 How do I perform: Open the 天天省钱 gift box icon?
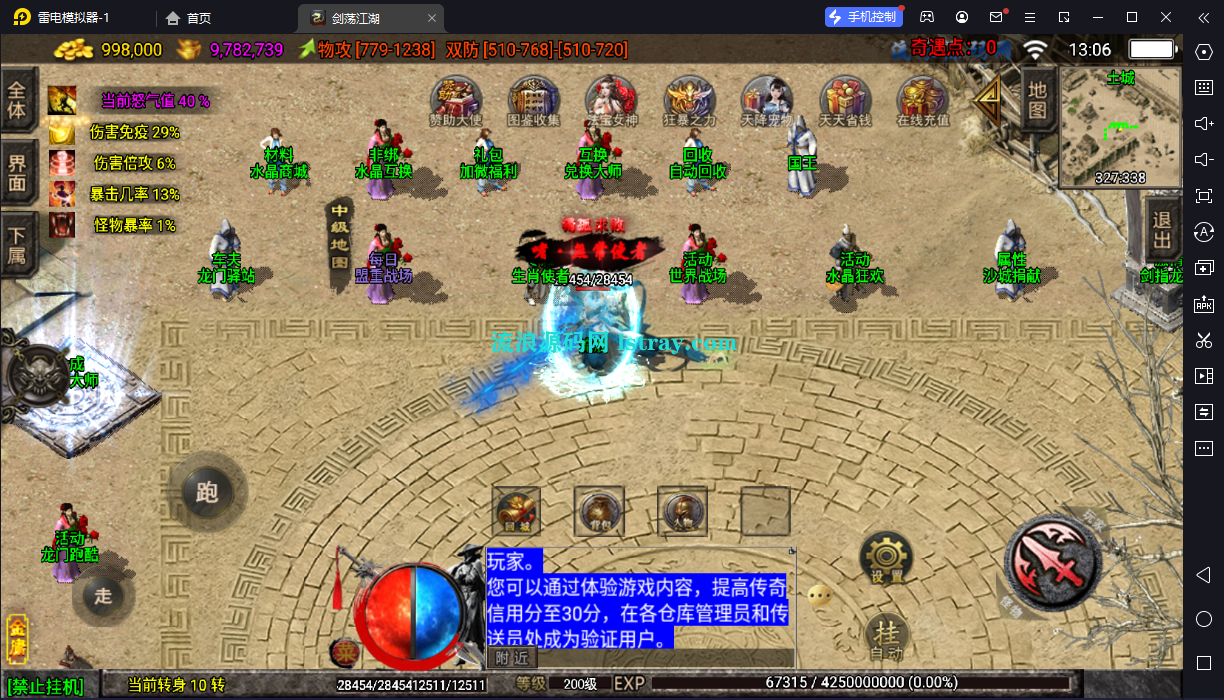pyautogui.click(x=845, y=100)
